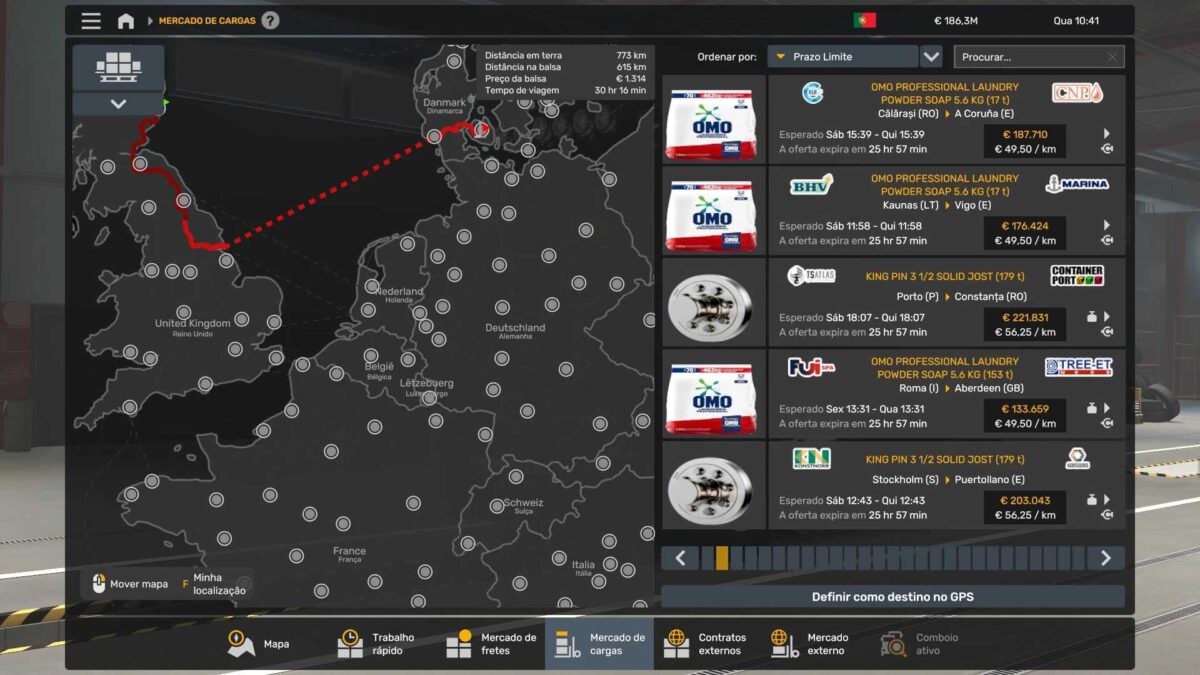Viewport: 1200px width, 675px height.
Task: Pick the Roma to Aberdeen cargo offer
Action: coord(945,393)
